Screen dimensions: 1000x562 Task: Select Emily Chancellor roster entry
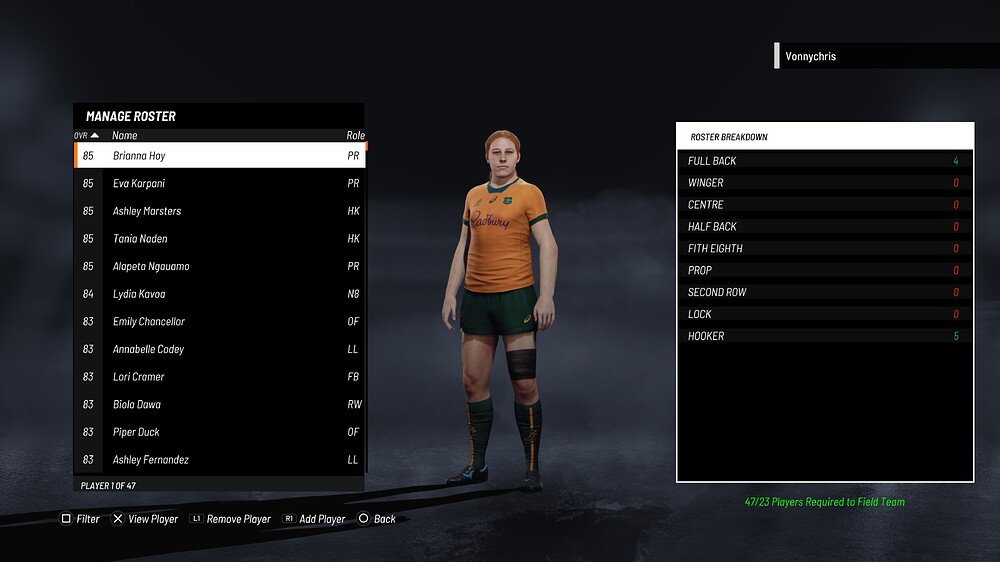click(x=219, y=322)
